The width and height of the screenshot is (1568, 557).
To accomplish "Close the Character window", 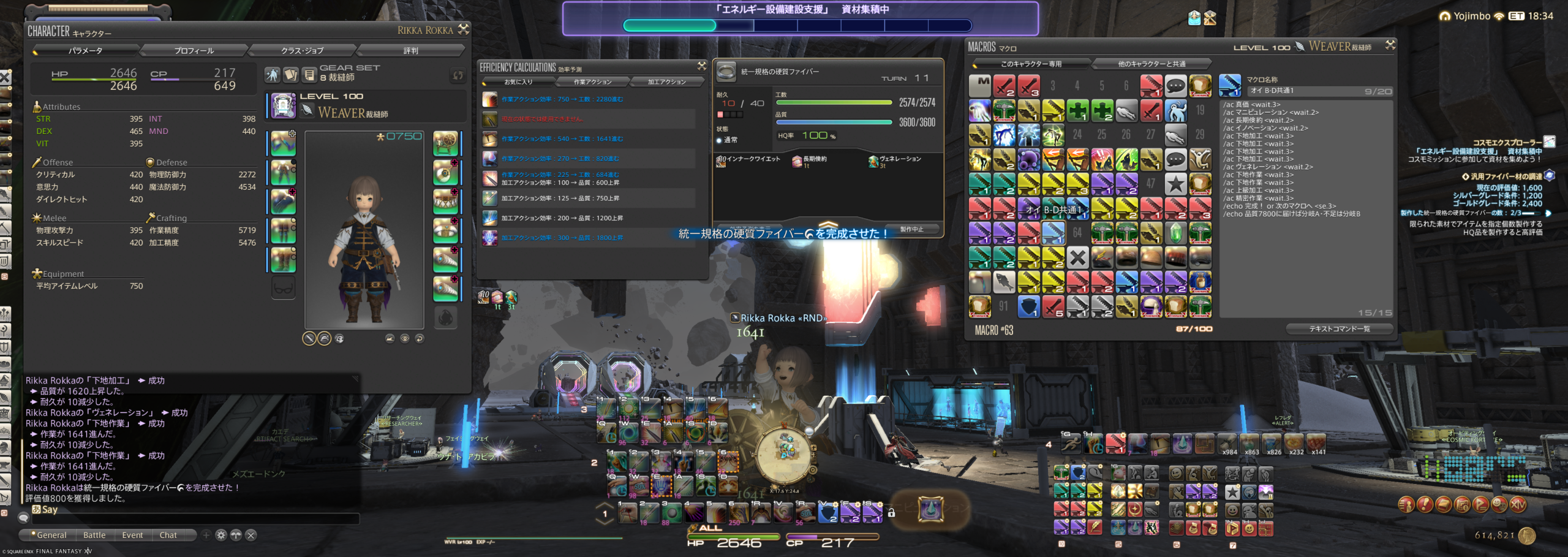I will click(x=464, y=29).
